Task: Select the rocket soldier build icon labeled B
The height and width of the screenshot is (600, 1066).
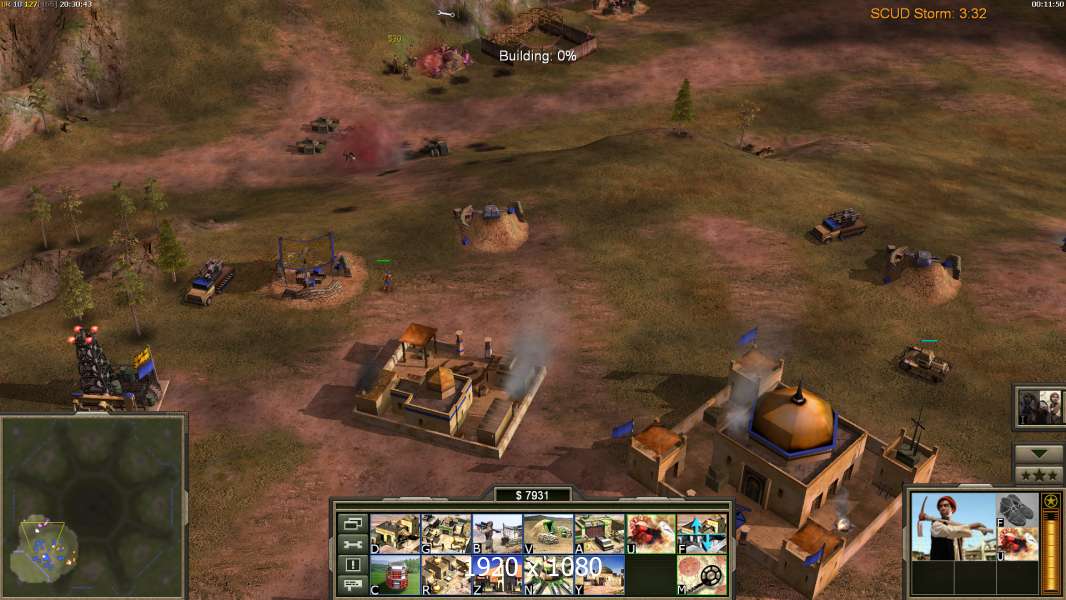Action: coord(496,533)
